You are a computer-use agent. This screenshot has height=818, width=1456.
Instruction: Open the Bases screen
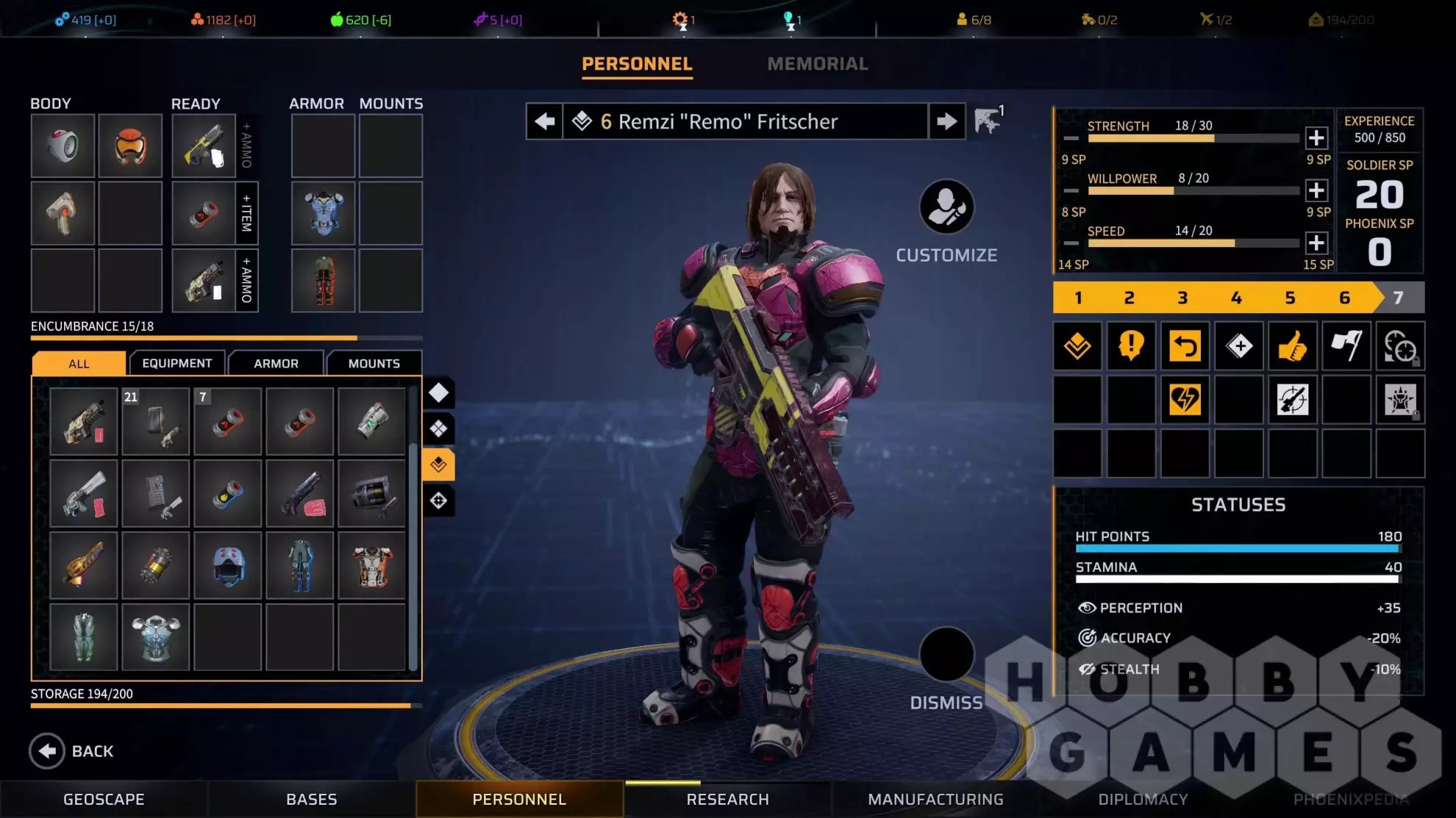coord(311,799)
